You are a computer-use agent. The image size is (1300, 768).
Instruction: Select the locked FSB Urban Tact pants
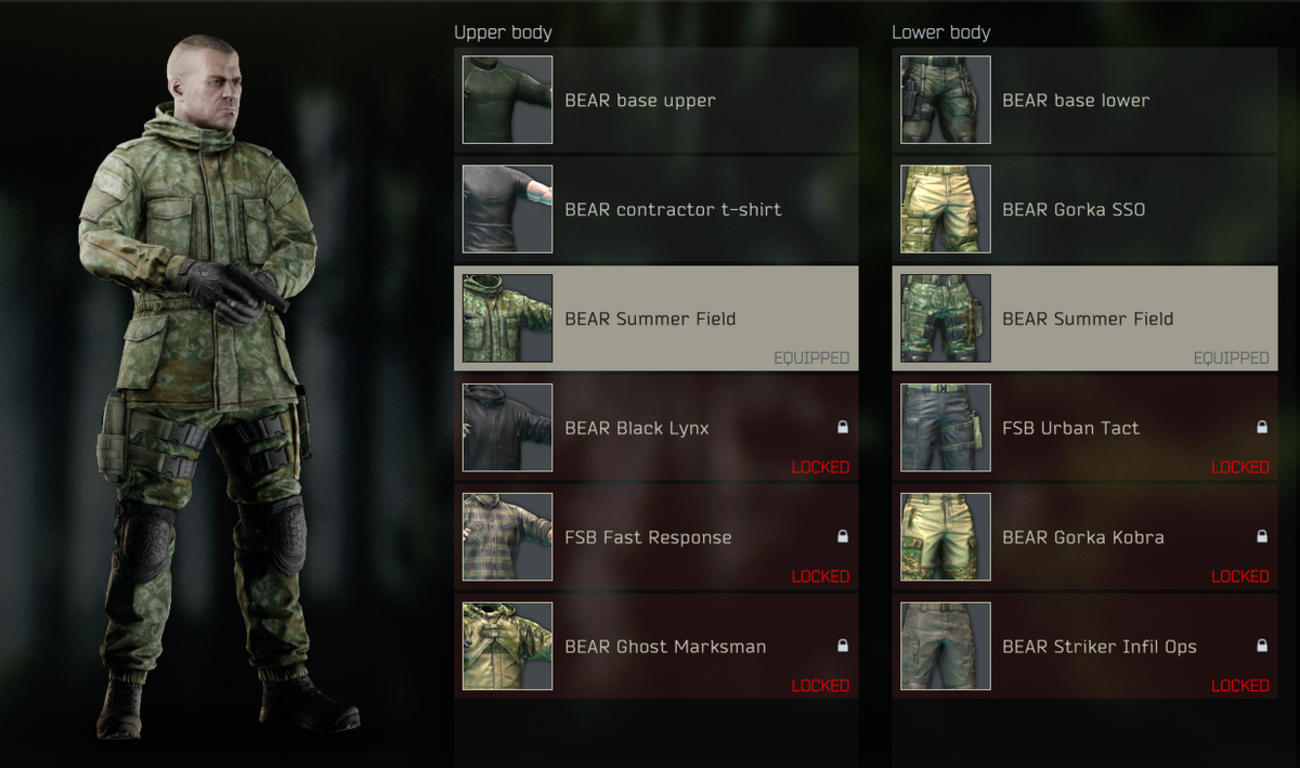1084,428
